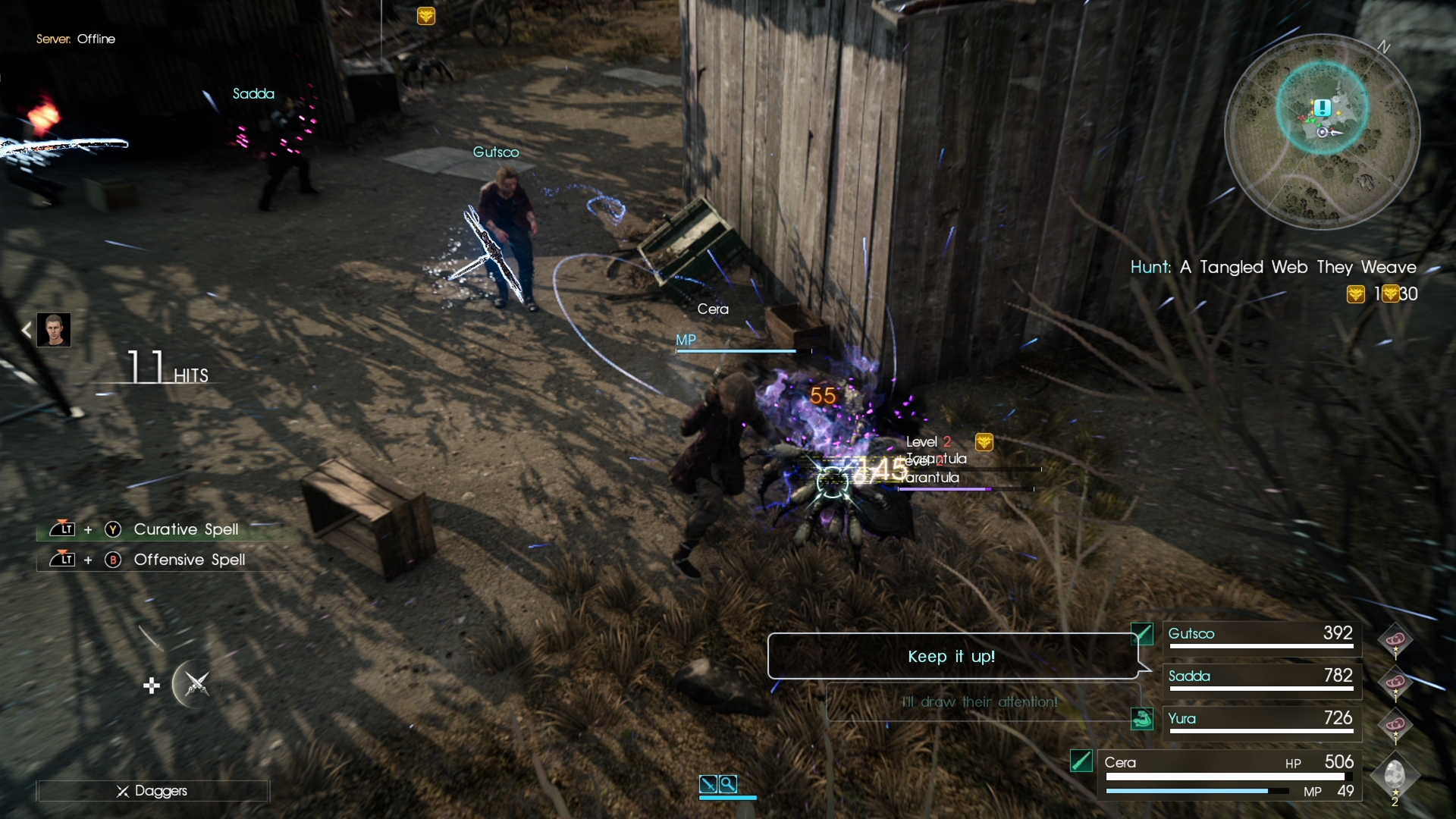
Task: Open the circular minimap
Action: pos(1322,131)
